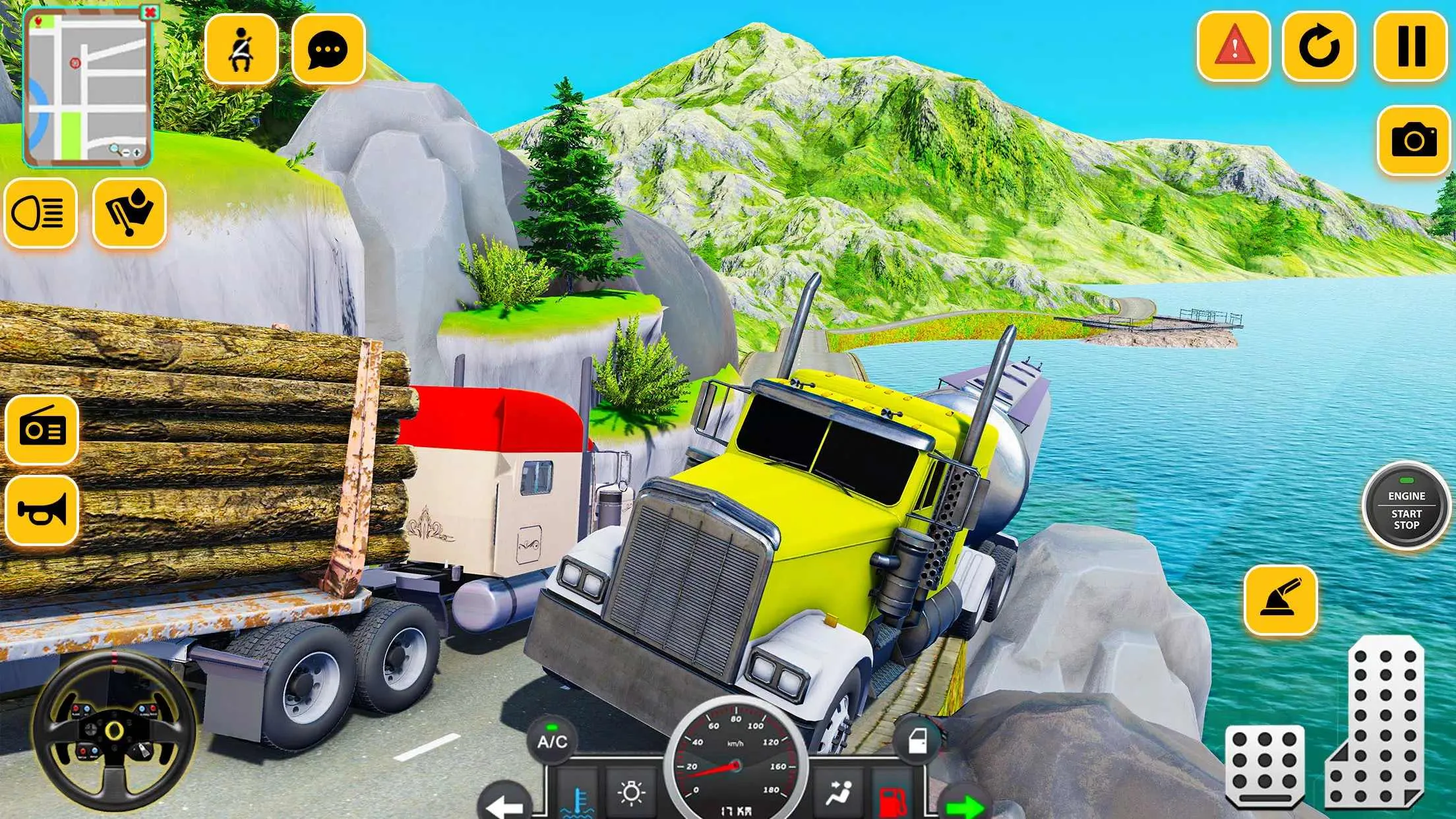Toggle the hazard warning triangle button

point(1234,46)
